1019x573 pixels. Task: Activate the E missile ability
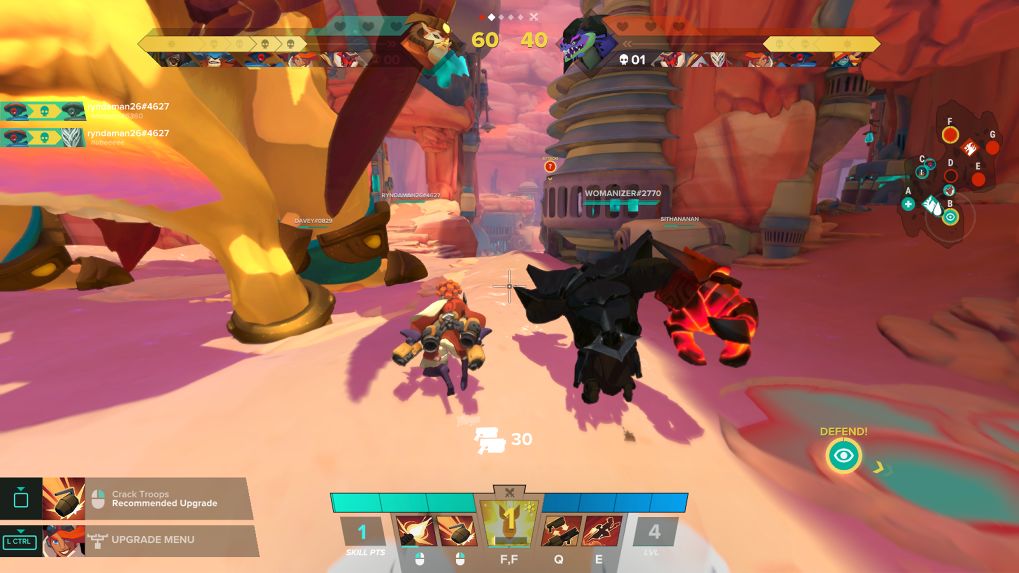point(601,530)
